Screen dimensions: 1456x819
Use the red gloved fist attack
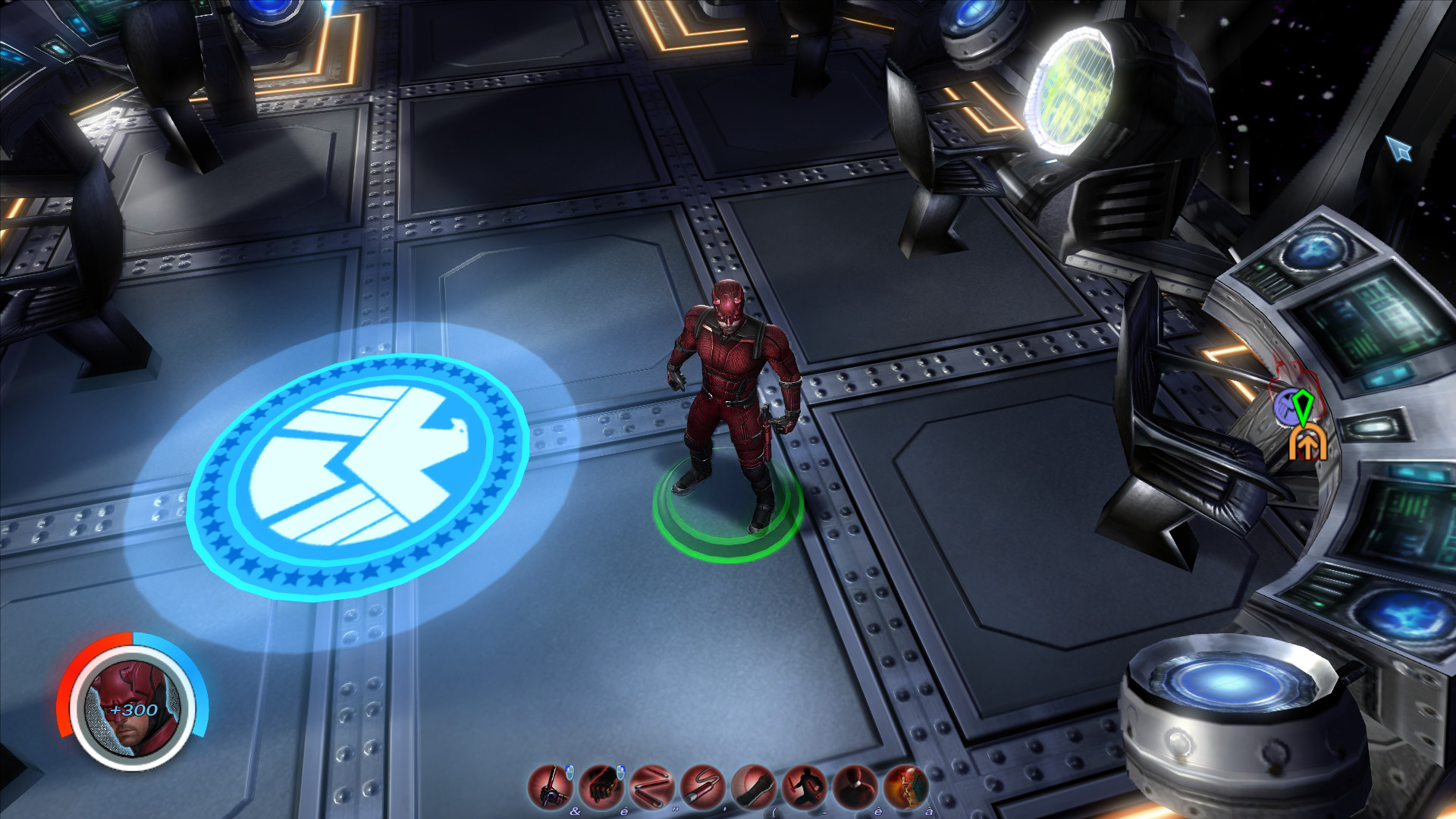[601, 786]
